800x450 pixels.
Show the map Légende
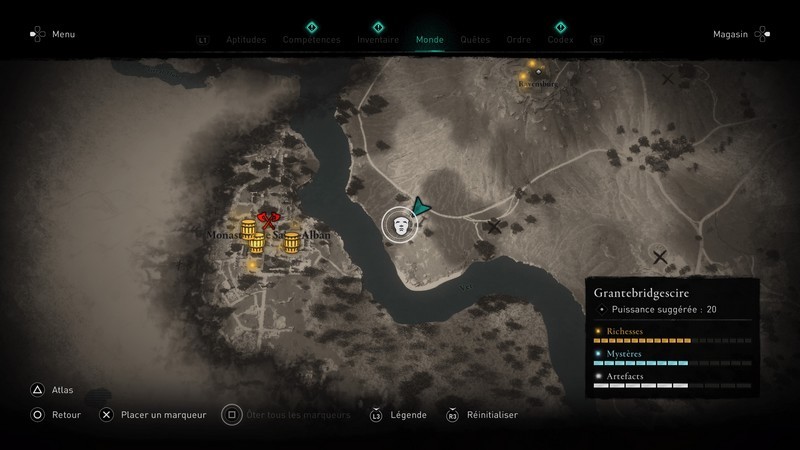tap(399, 414)
